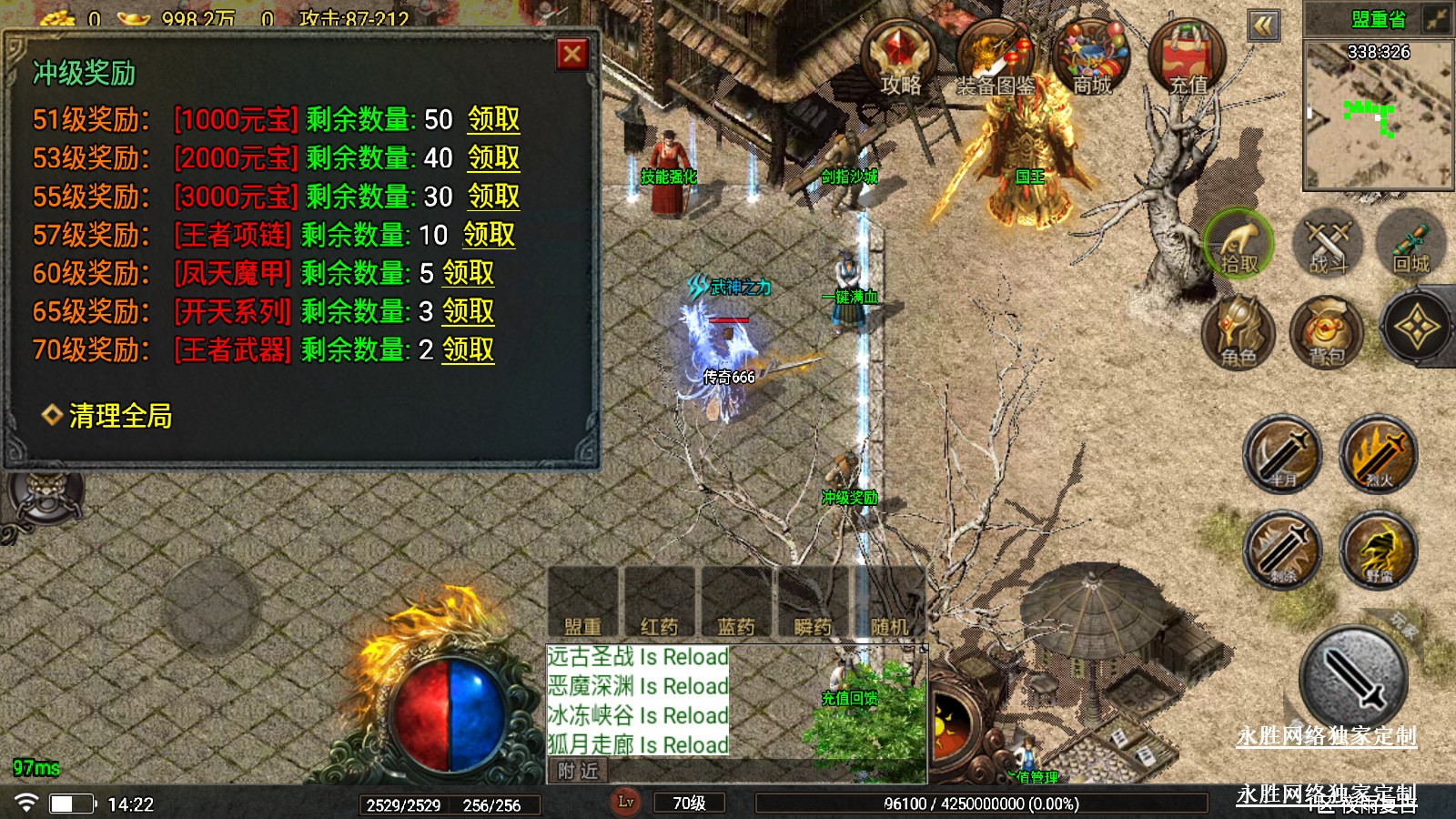Screen dimensions: 1456x819
Task: Use the 回城 return-to-town scroll
Action: 1411,244
